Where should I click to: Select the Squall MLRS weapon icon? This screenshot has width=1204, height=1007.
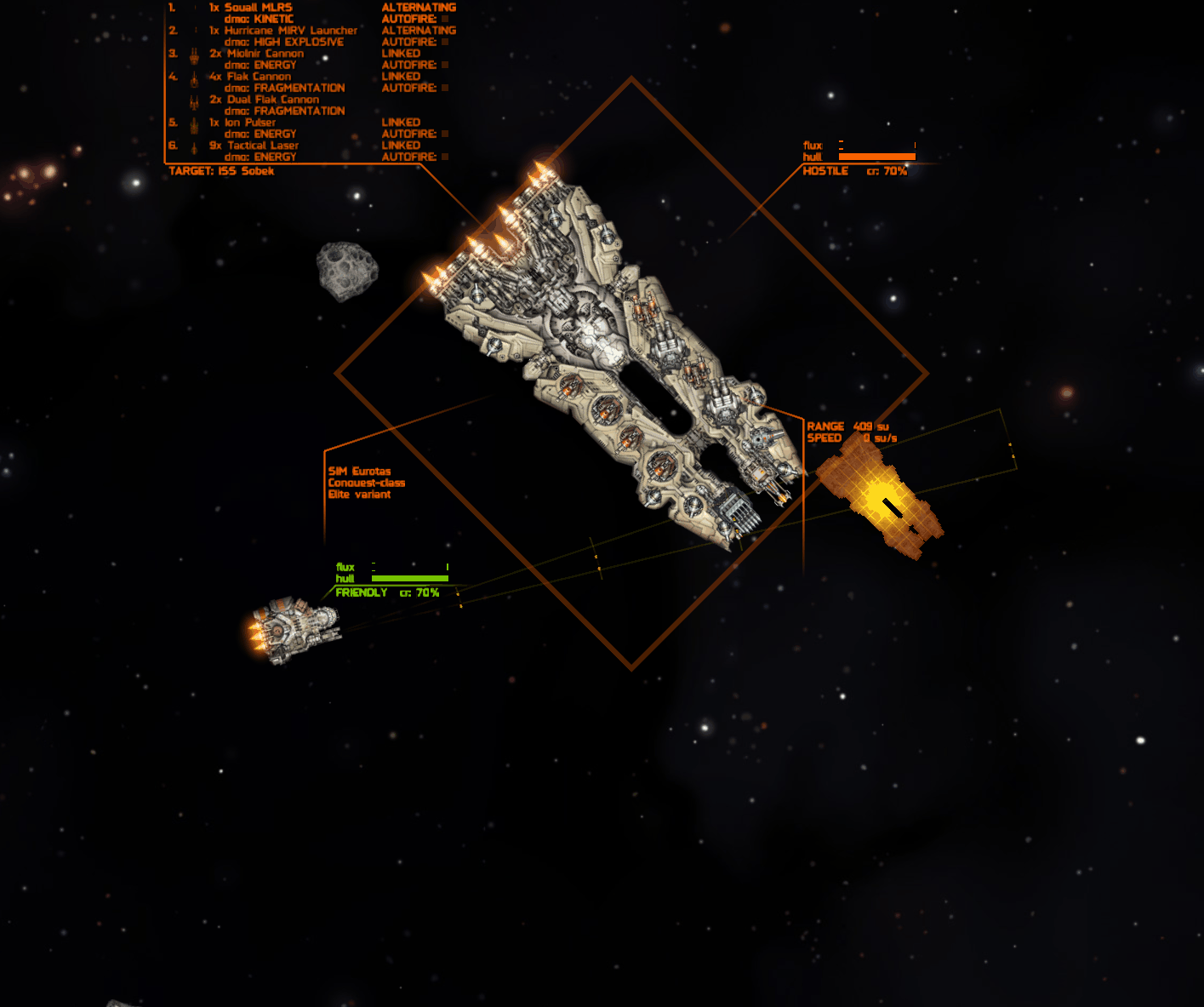click(x=193, y=9)
